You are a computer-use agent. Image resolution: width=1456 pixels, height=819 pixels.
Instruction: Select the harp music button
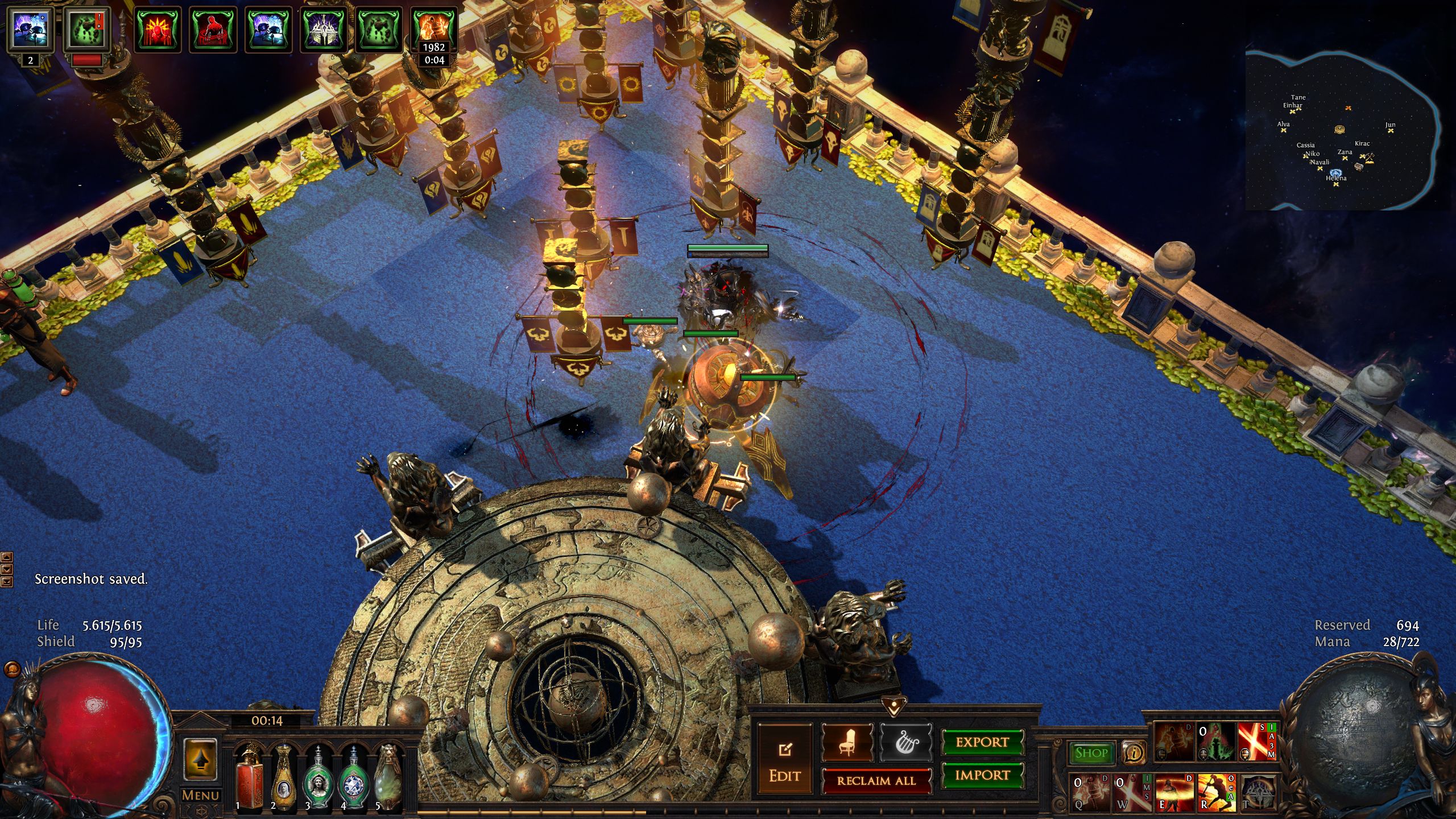[905, 742]
